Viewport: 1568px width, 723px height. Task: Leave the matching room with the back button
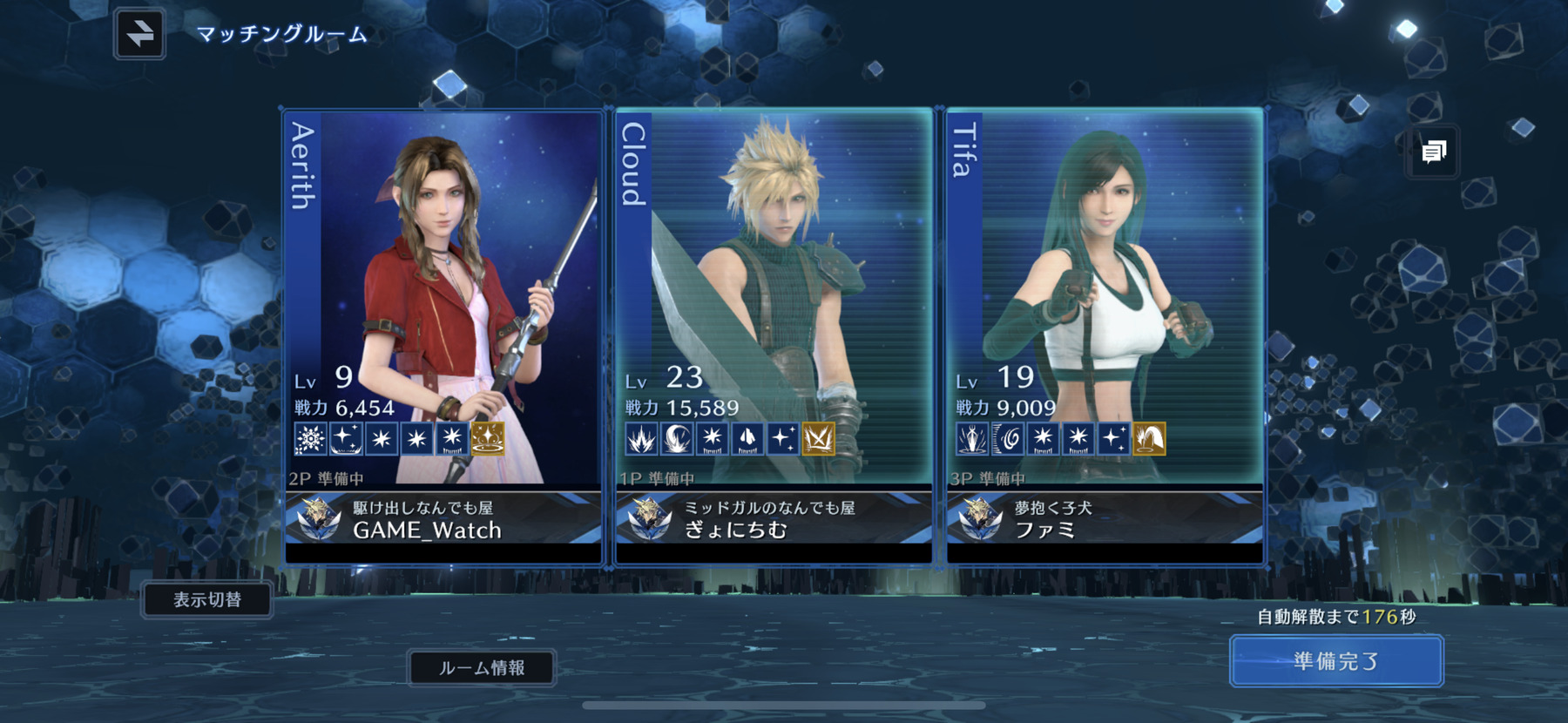(x=139, y=34)
